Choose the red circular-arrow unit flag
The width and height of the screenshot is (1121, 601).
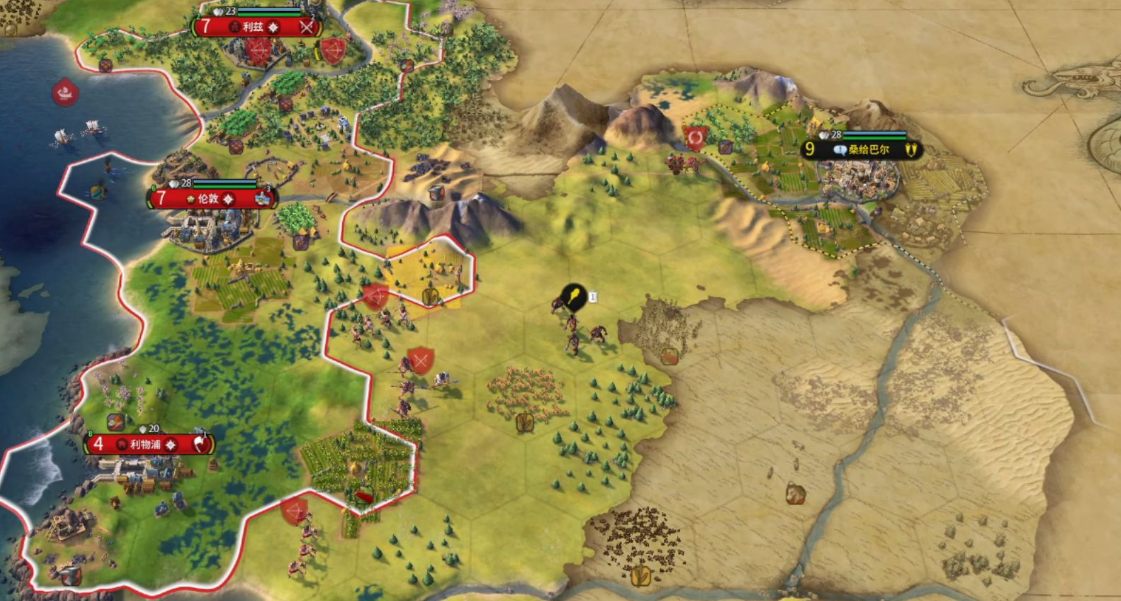pyautogui.click(x=695, y=136)
